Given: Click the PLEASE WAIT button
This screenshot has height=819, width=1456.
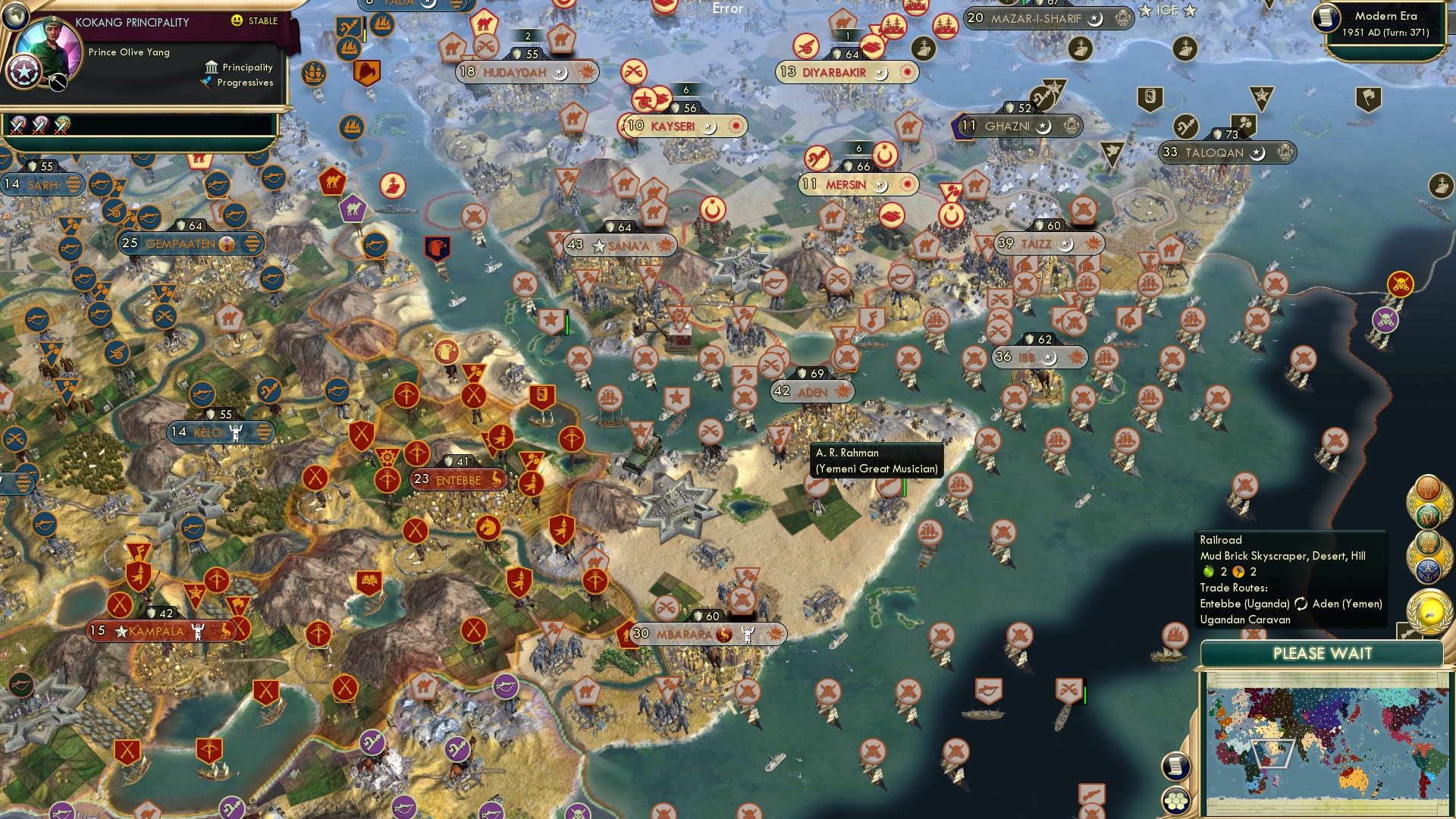Looking at the screenshot, I should pos(1324,652).
